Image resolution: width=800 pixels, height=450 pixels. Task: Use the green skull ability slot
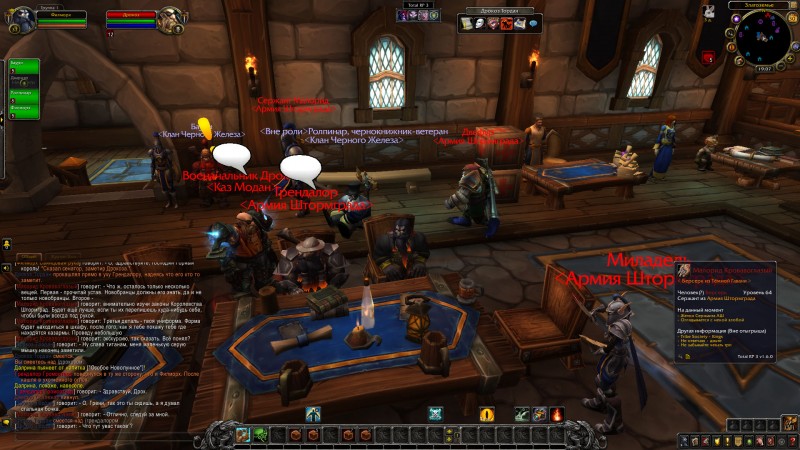point(260,435)
